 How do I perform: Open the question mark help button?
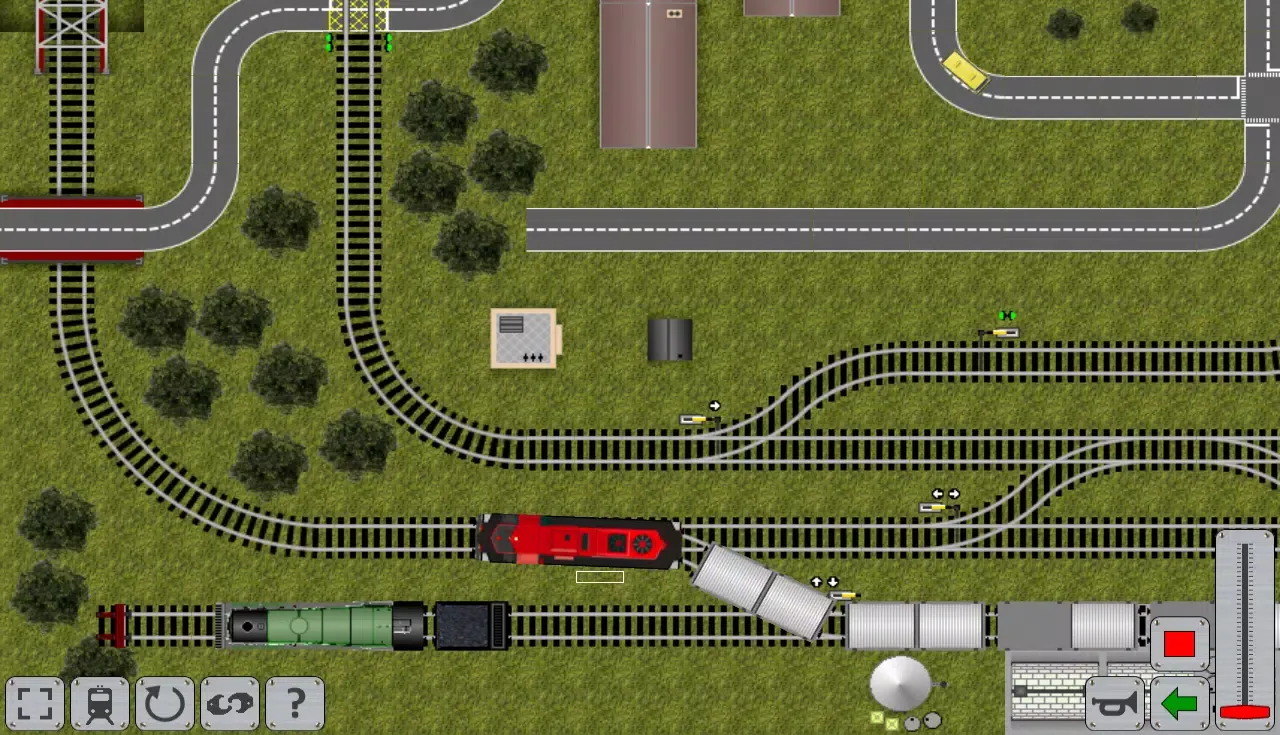[295, 704]
